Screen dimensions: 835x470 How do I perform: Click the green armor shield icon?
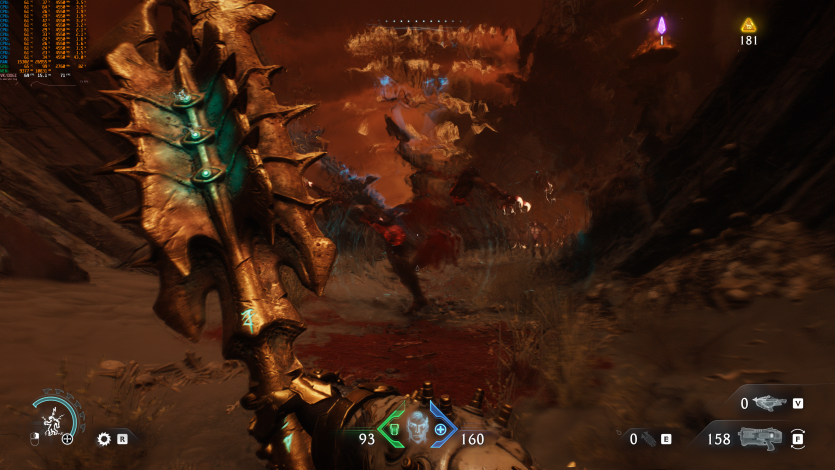[394, 430]
